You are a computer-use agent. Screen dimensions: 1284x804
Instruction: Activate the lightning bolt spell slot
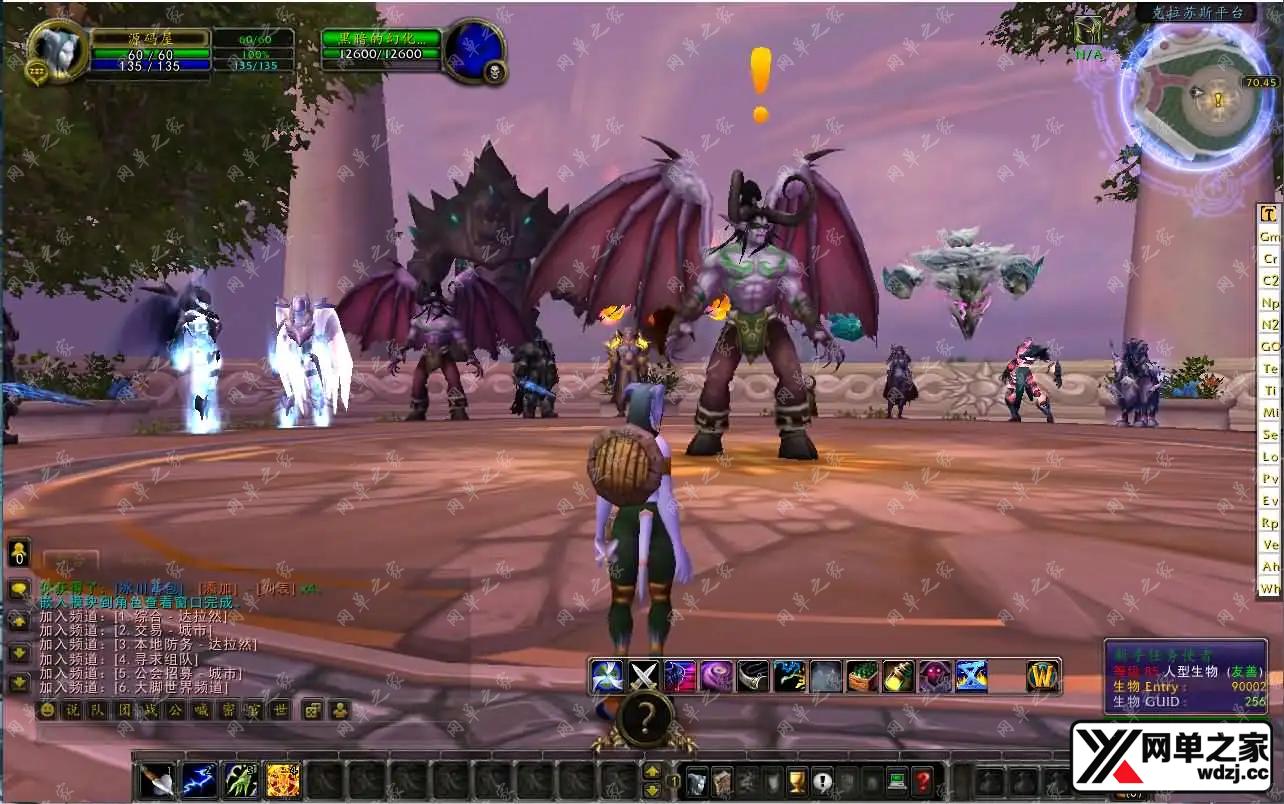point(198,780)
